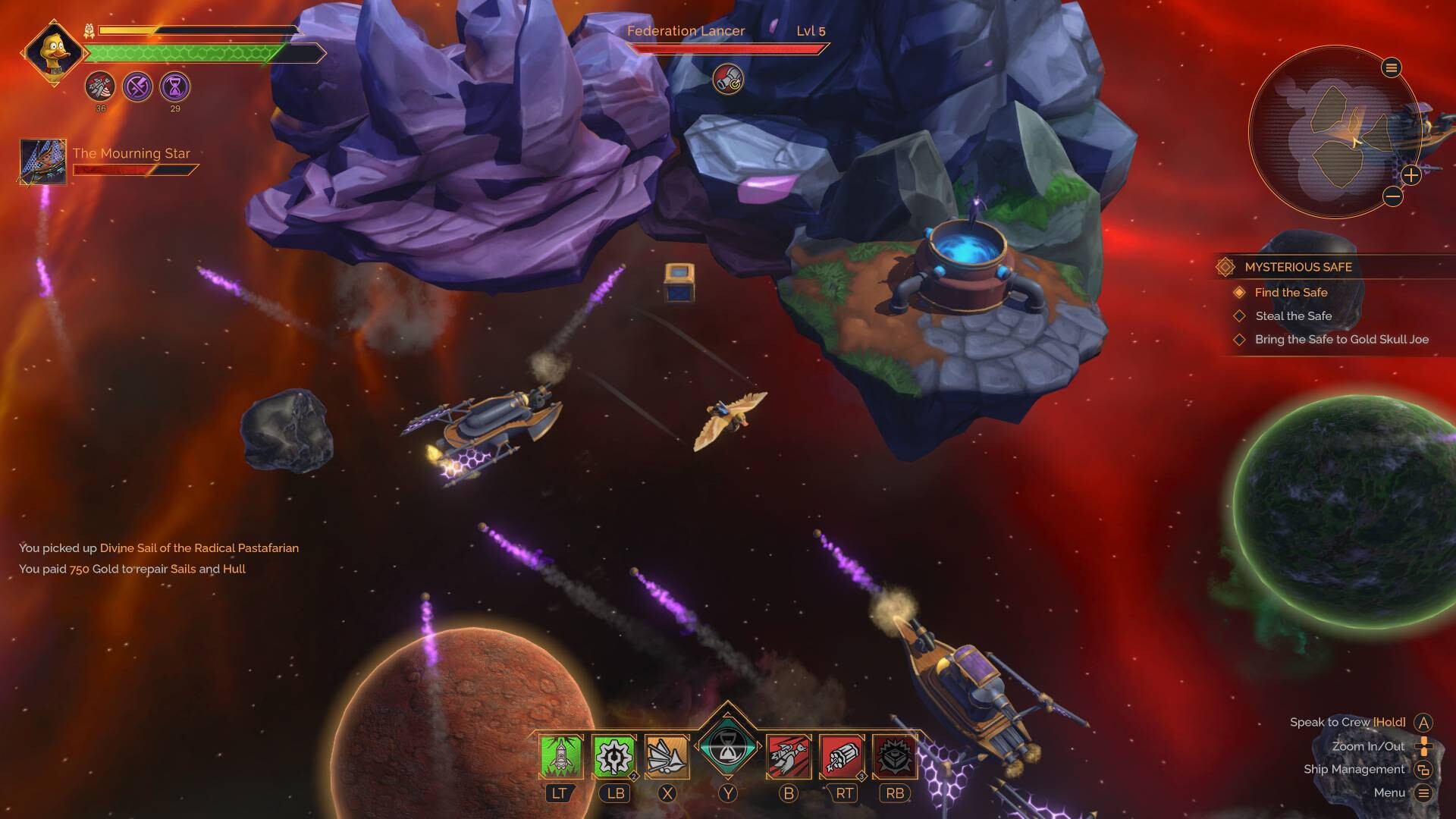Deploy the spiked mine weapon
Viewport: 1456px width, 819px height.
895,756
